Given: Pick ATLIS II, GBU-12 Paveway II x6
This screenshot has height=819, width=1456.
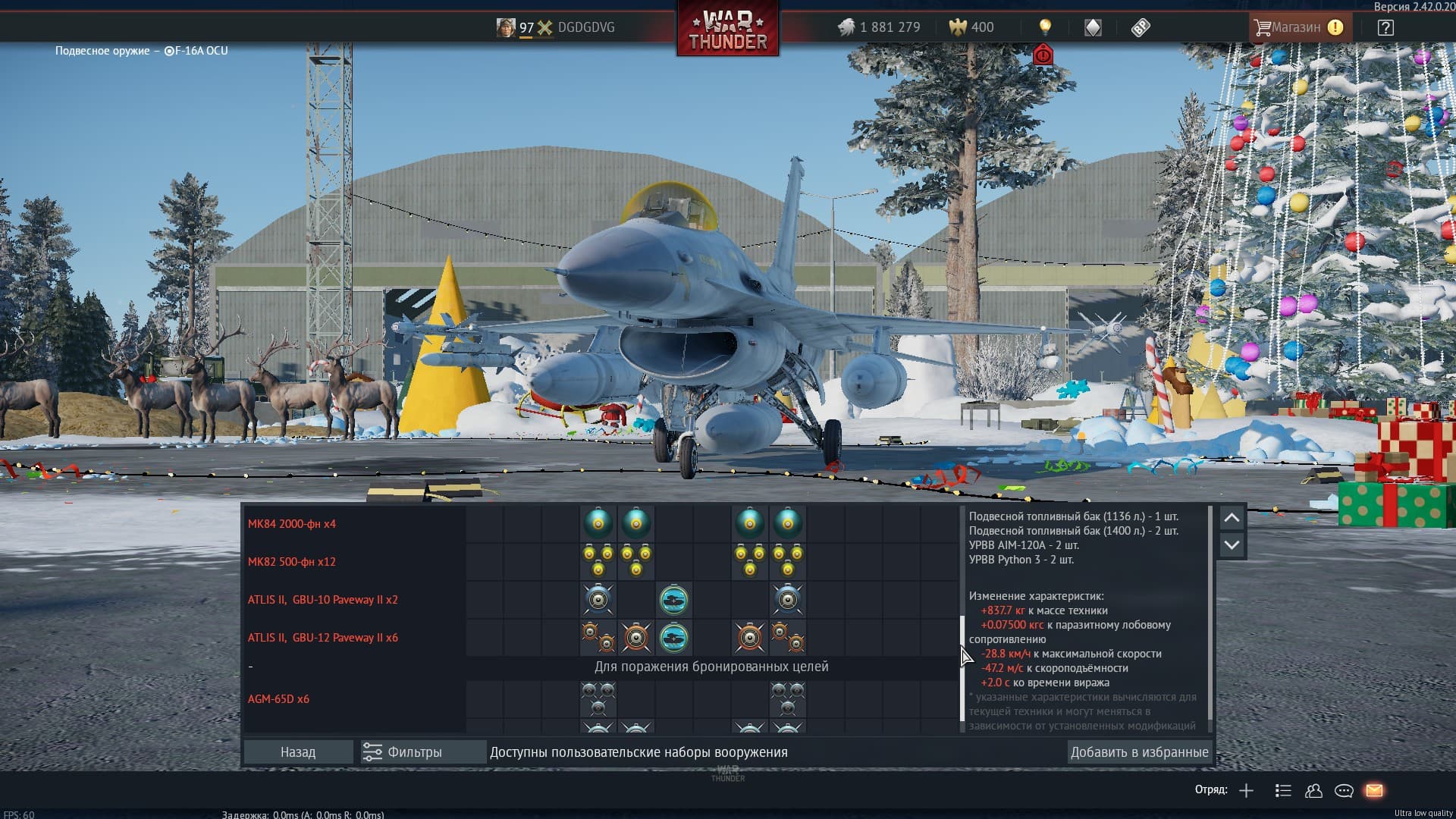Looking at the screenshot, I should [x=323, y=638].
